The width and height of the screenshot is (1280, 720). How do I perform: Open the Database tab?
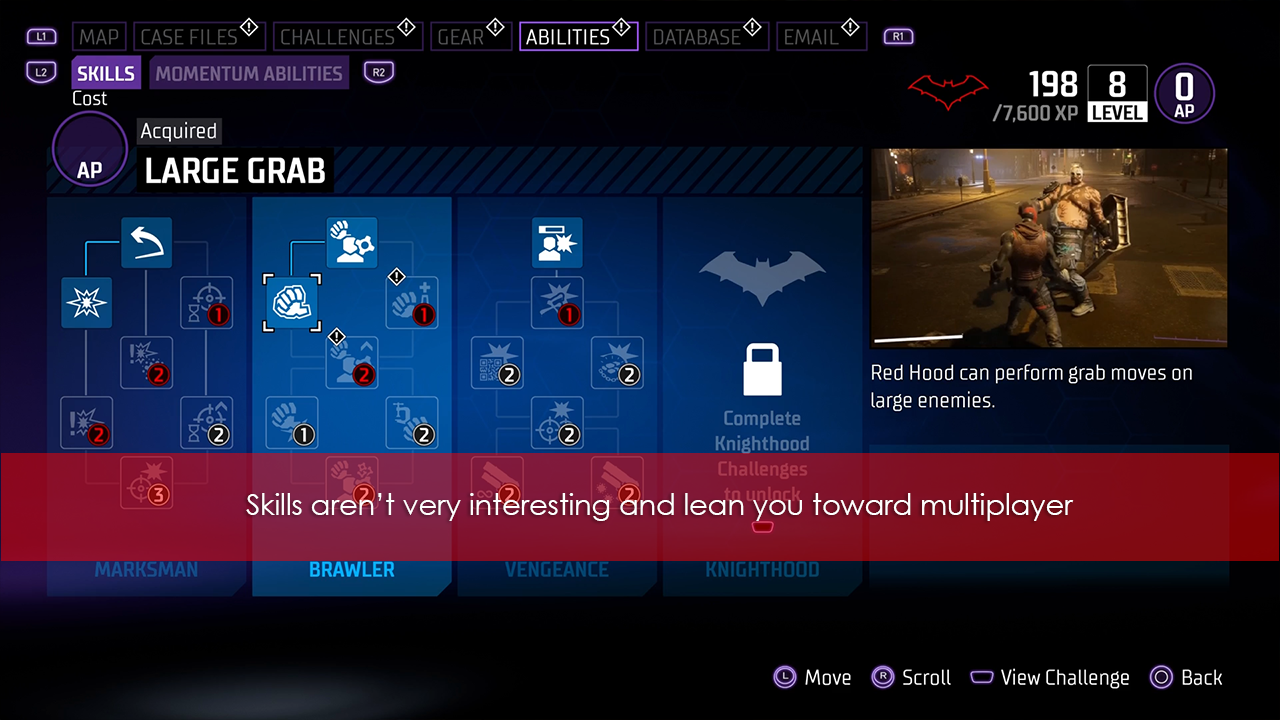tap(696, 37)
